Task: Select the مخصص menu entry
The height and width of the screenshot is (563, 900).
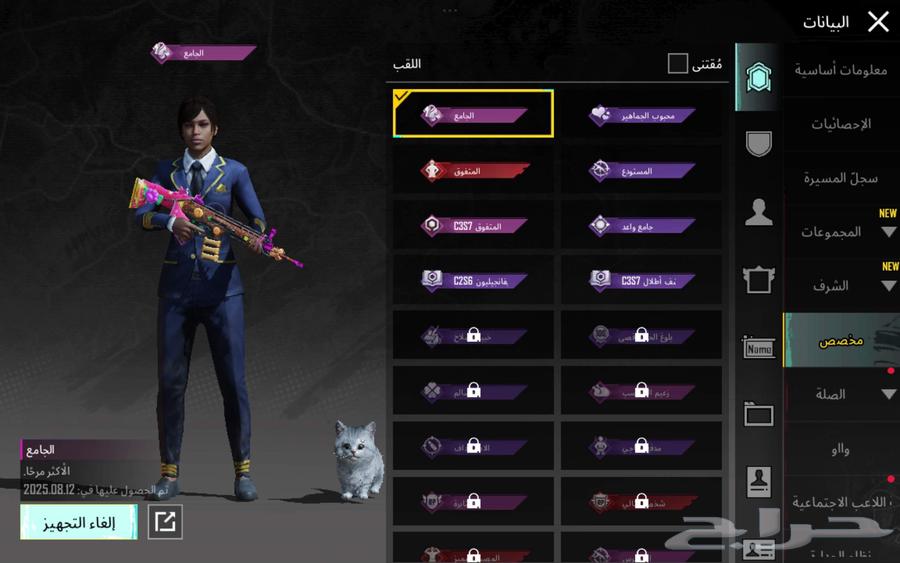Action: pyautogui.click(x=841, y=340)
